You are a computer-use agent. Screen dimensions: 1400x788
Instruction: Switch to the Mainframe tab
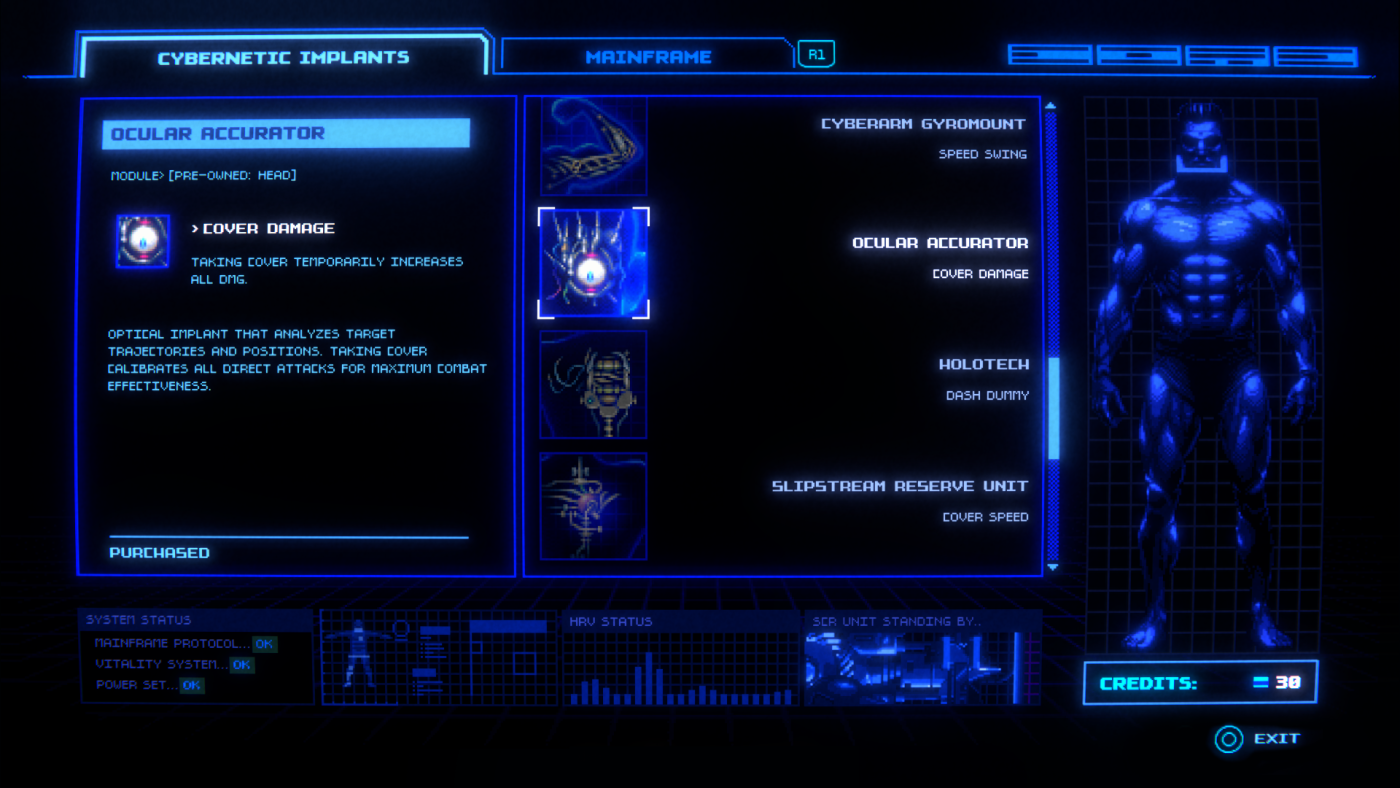tap(648, 57)
